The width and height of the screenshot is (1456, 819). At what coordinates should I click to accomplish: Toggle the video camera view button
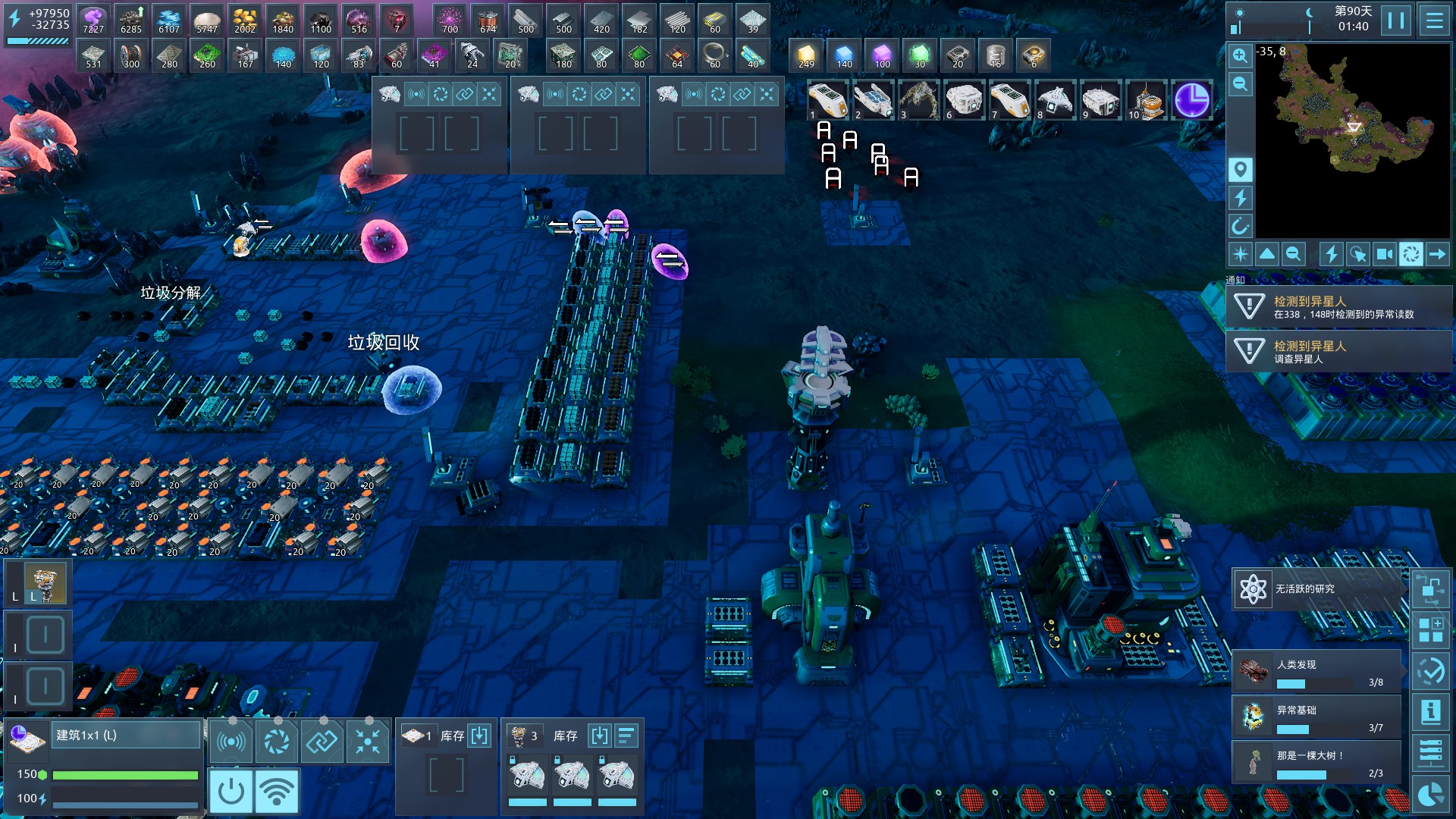(x=1385, y=254)
